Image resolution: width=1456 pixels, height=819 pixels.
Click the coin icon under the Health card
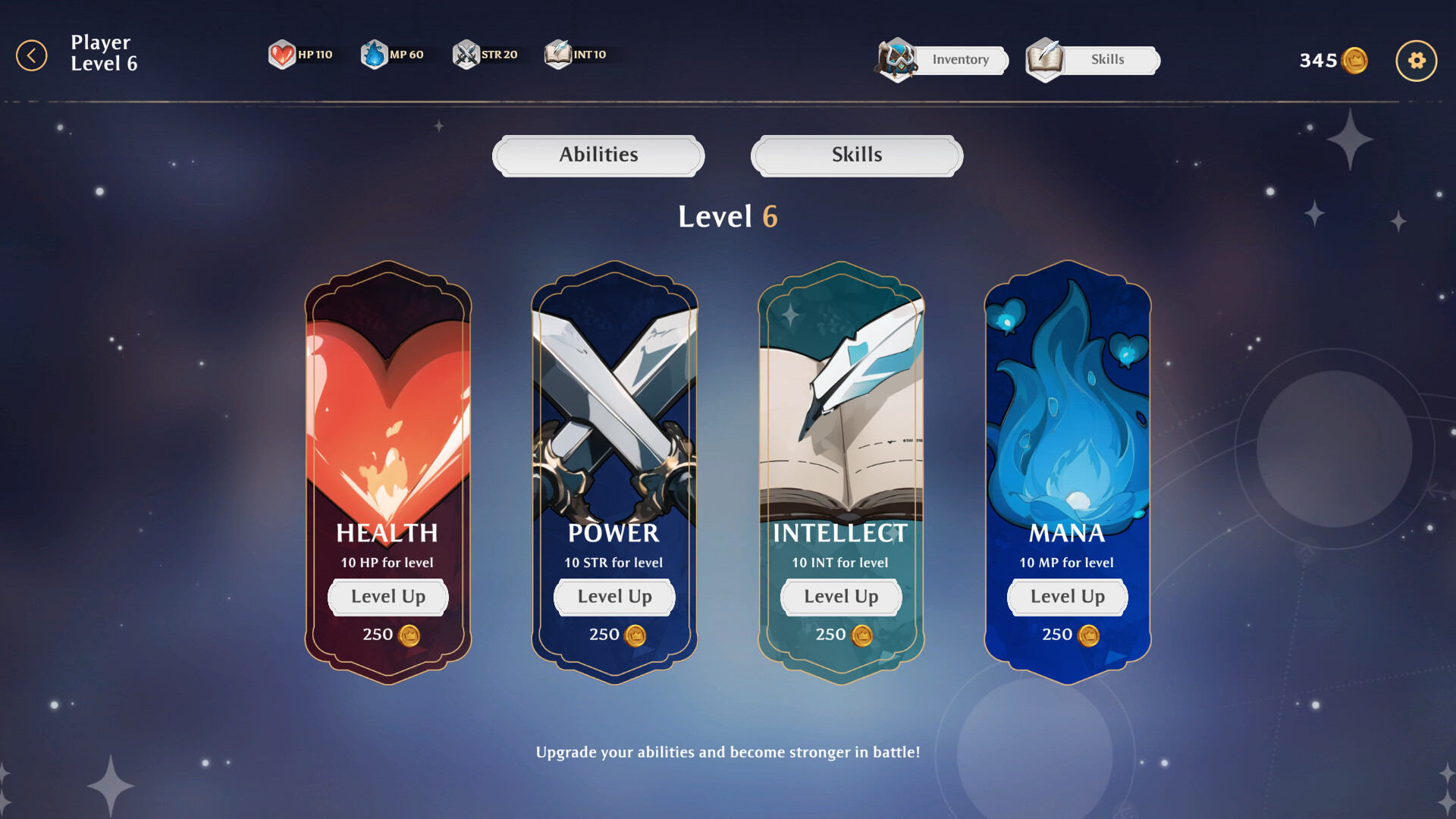point(408,636)
